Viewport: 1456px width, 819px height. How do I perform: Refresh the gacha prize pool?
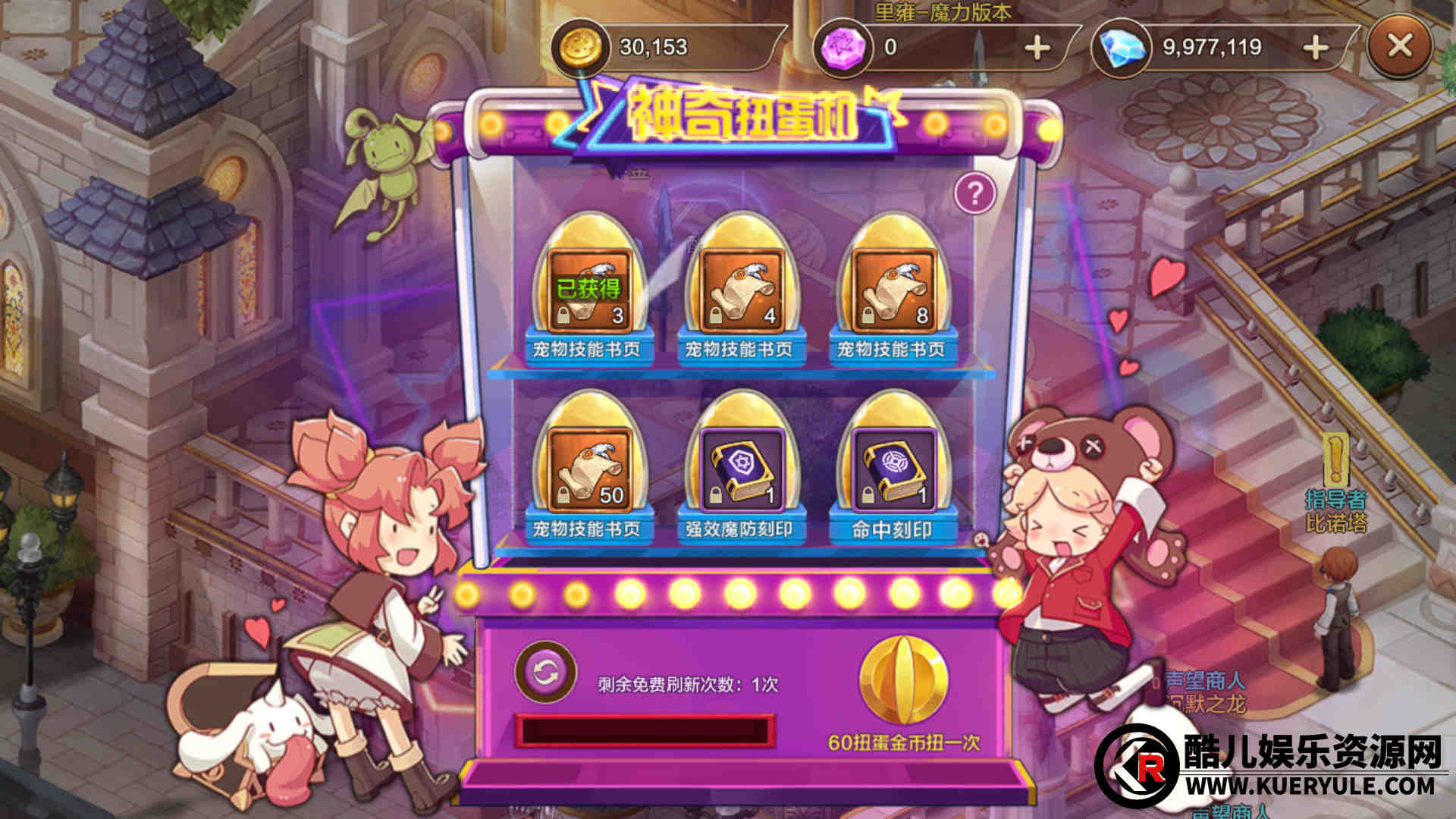(544, 673)
